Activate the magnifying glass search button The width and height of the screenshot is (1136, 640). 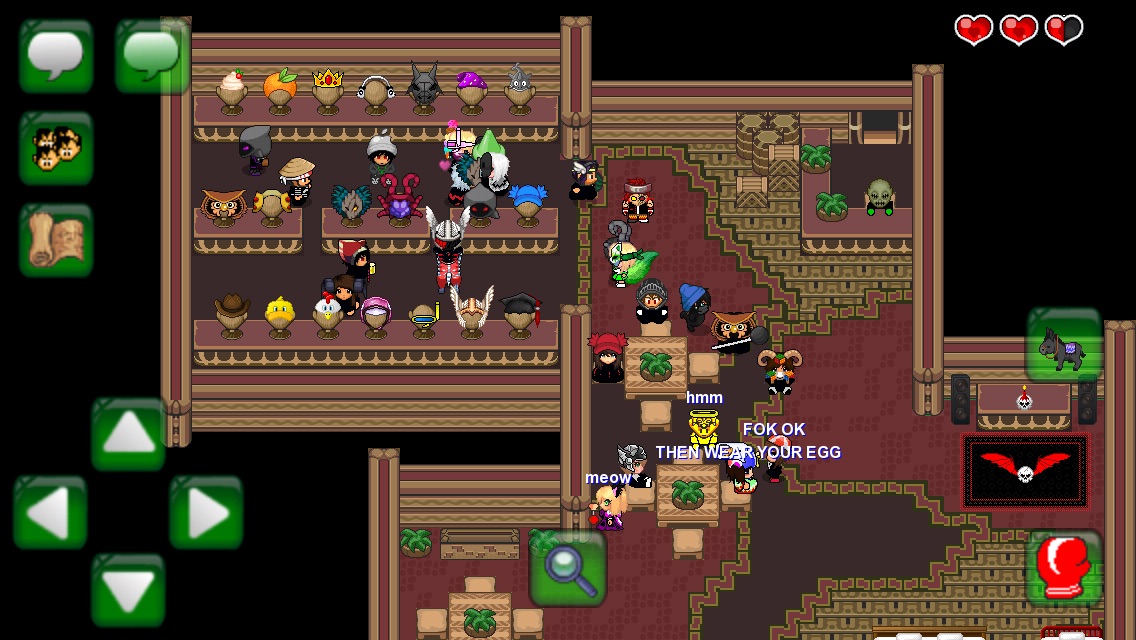click(568, 568)
